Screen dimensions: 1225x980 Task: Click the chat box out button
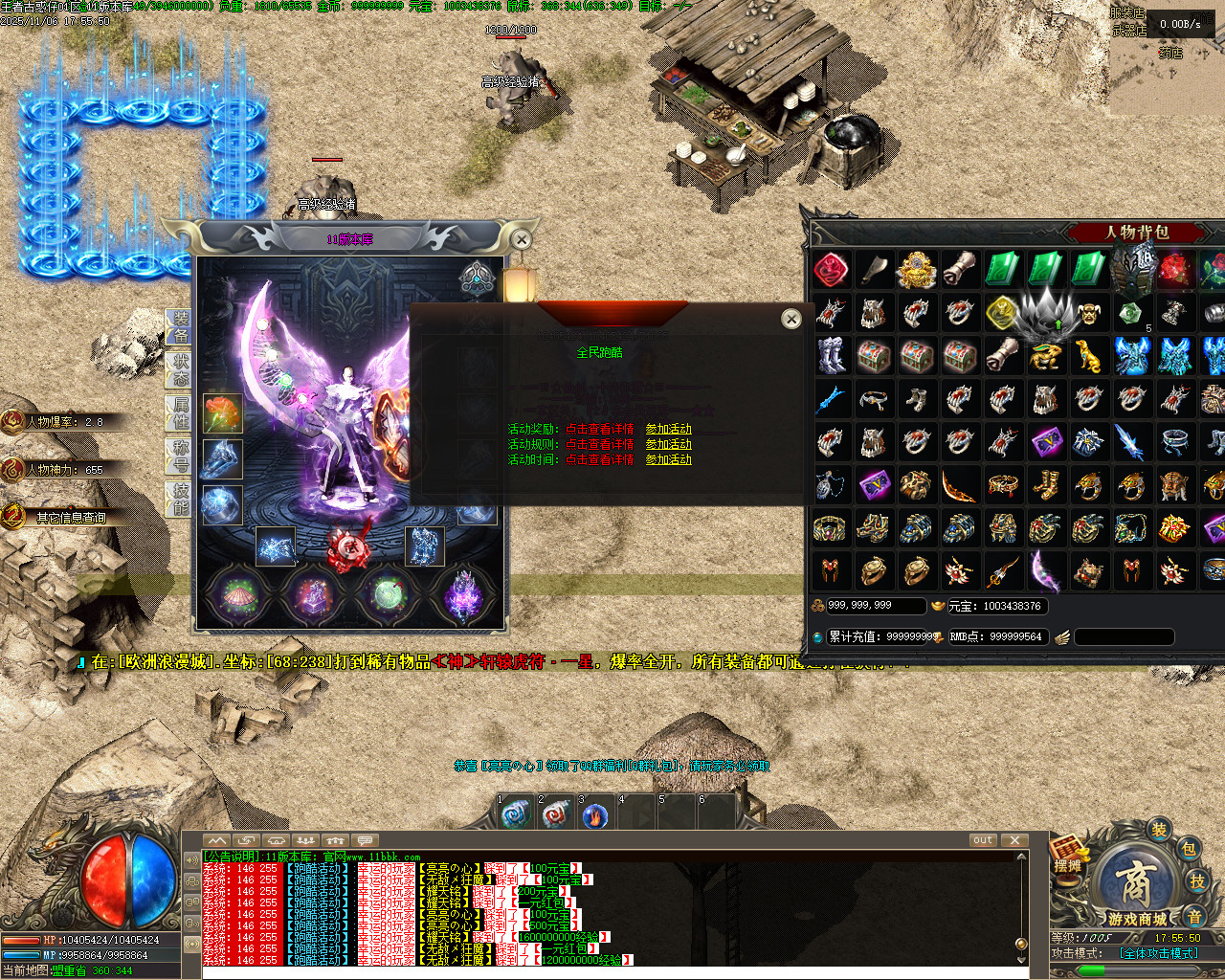983,840
